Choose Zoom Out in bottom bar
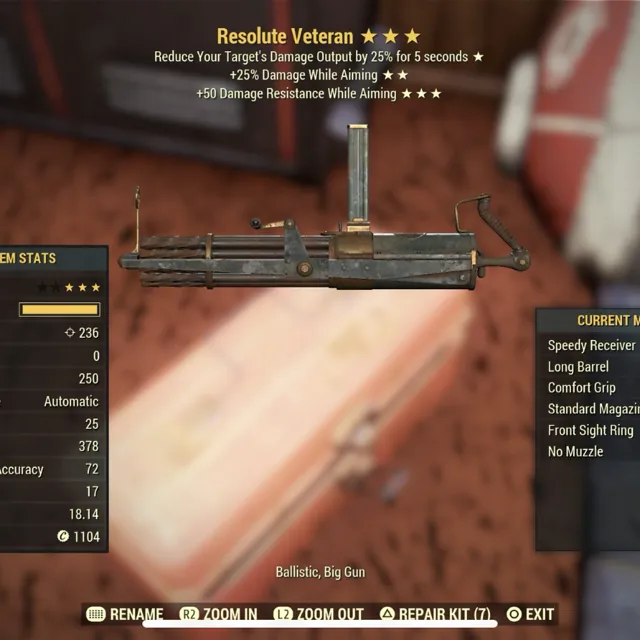640x640 pixels. [x=322, y=614]
